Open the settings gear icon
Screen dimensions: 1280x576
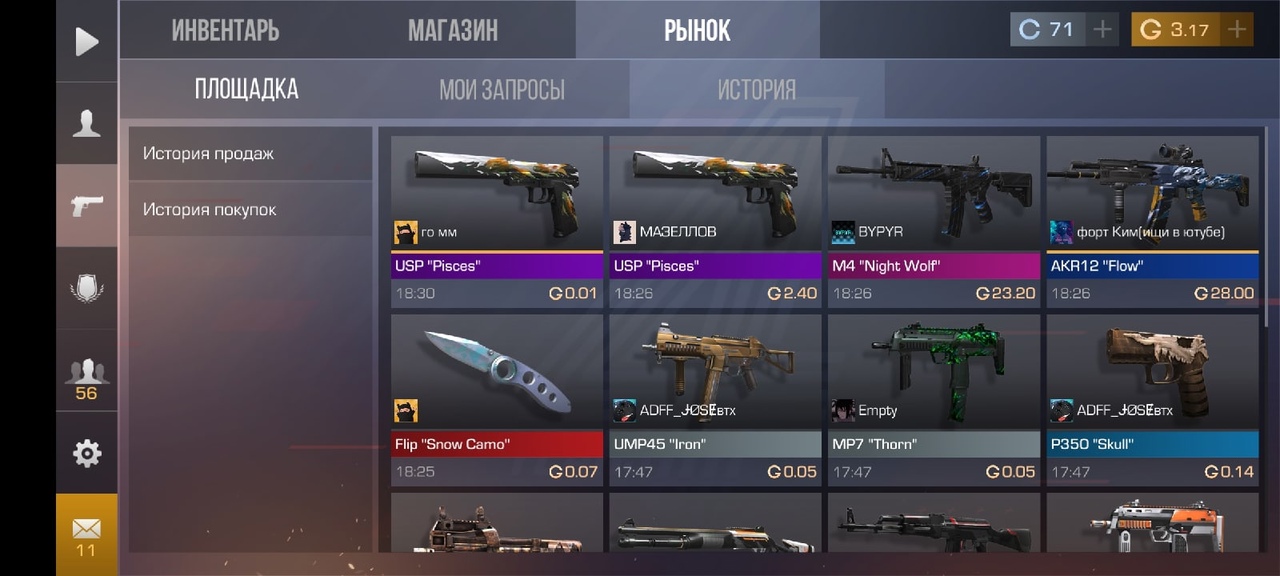87,453
